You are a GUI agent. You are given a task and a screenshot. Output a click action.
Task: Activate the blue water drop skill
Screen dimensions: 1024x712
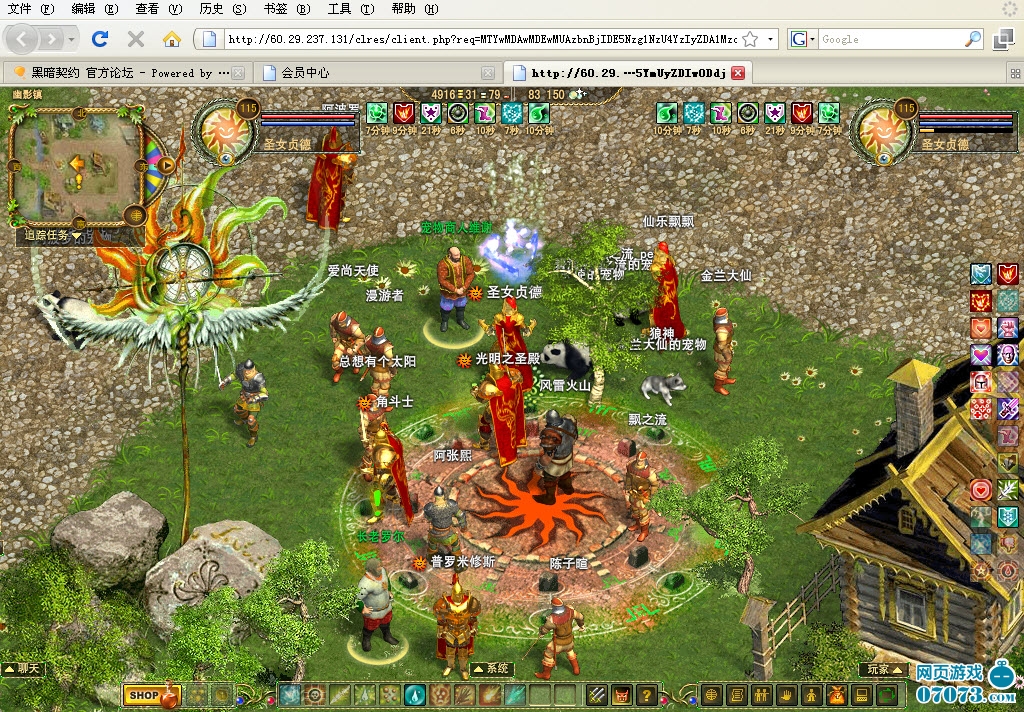coord(415,695)
